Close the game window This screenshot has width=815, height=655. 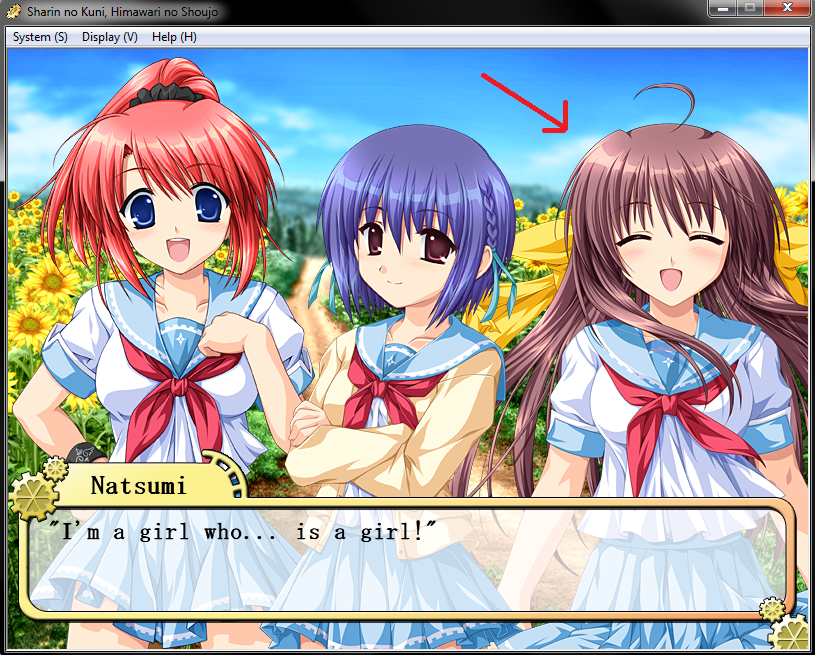pos(784,9)
